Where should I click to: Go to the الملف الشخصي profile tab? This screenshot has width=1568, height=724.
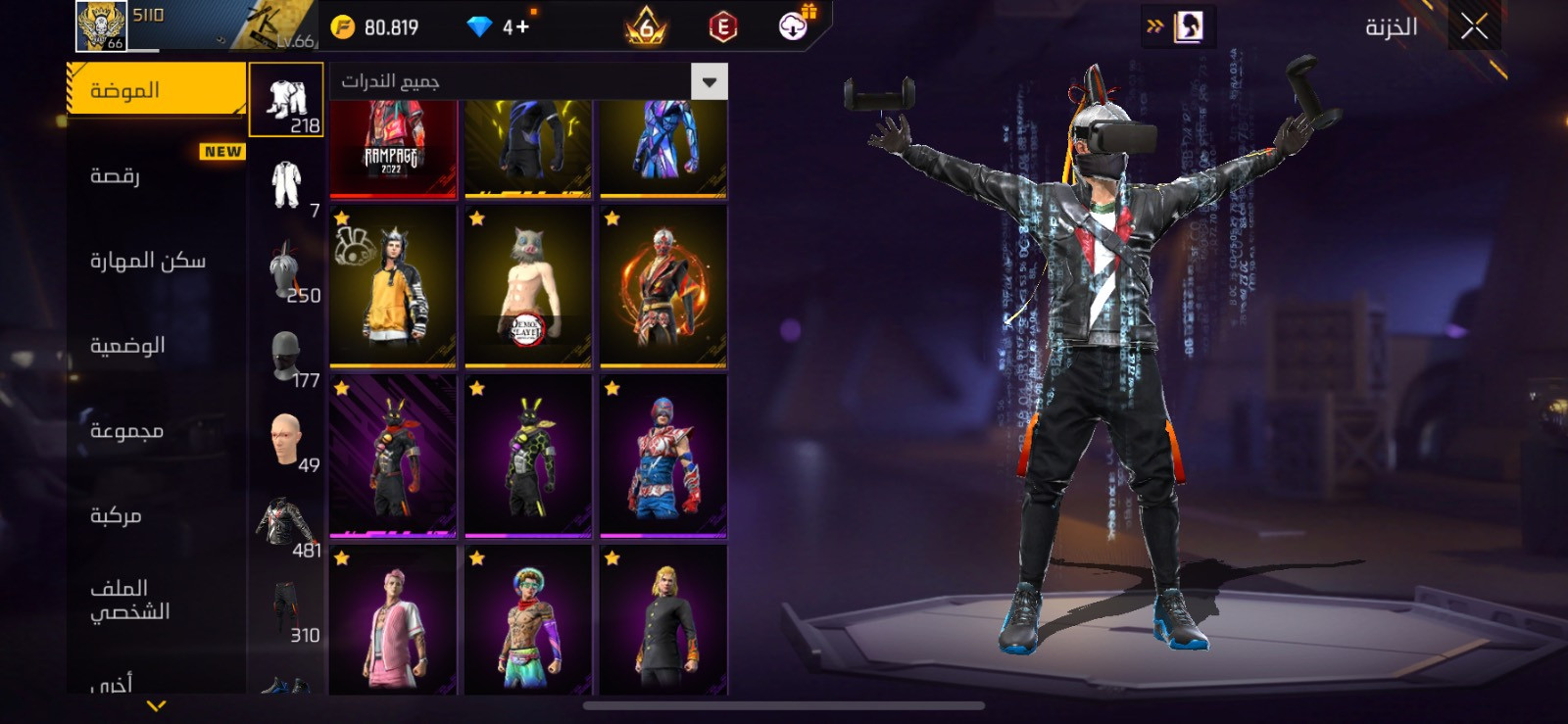pos(155,600)
